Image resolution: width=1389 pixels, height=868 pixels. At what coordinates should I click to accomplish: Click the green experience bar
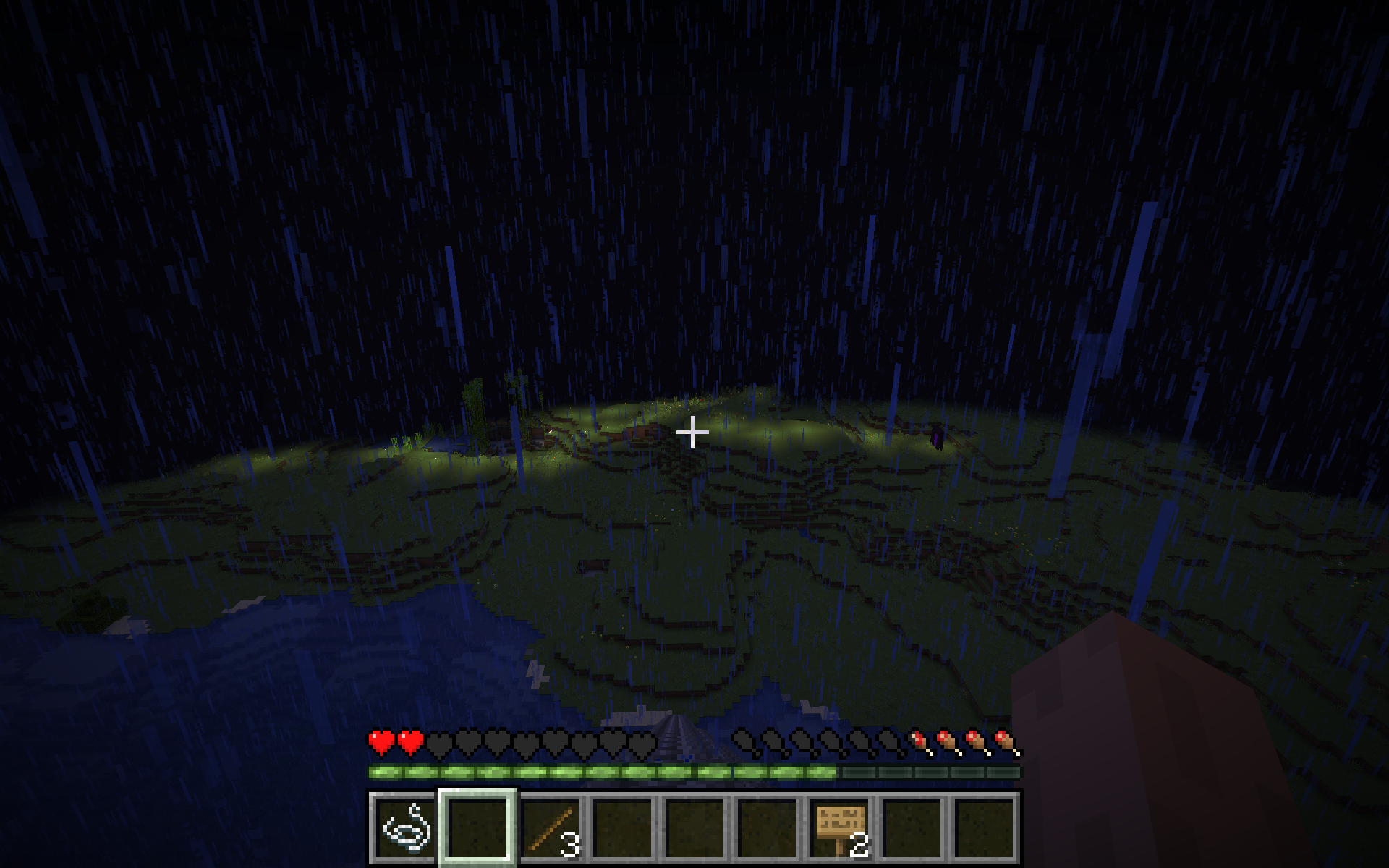pyautogui.click(x=579, y=773)
